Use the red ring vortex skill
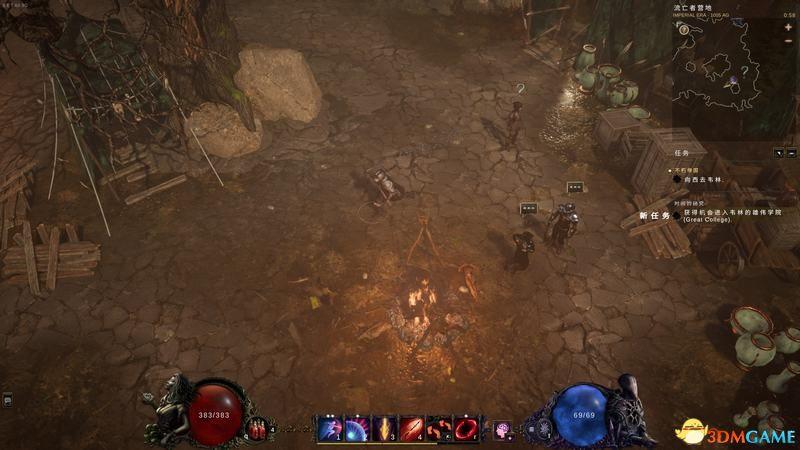800x450 pixels. coord(466,430)
